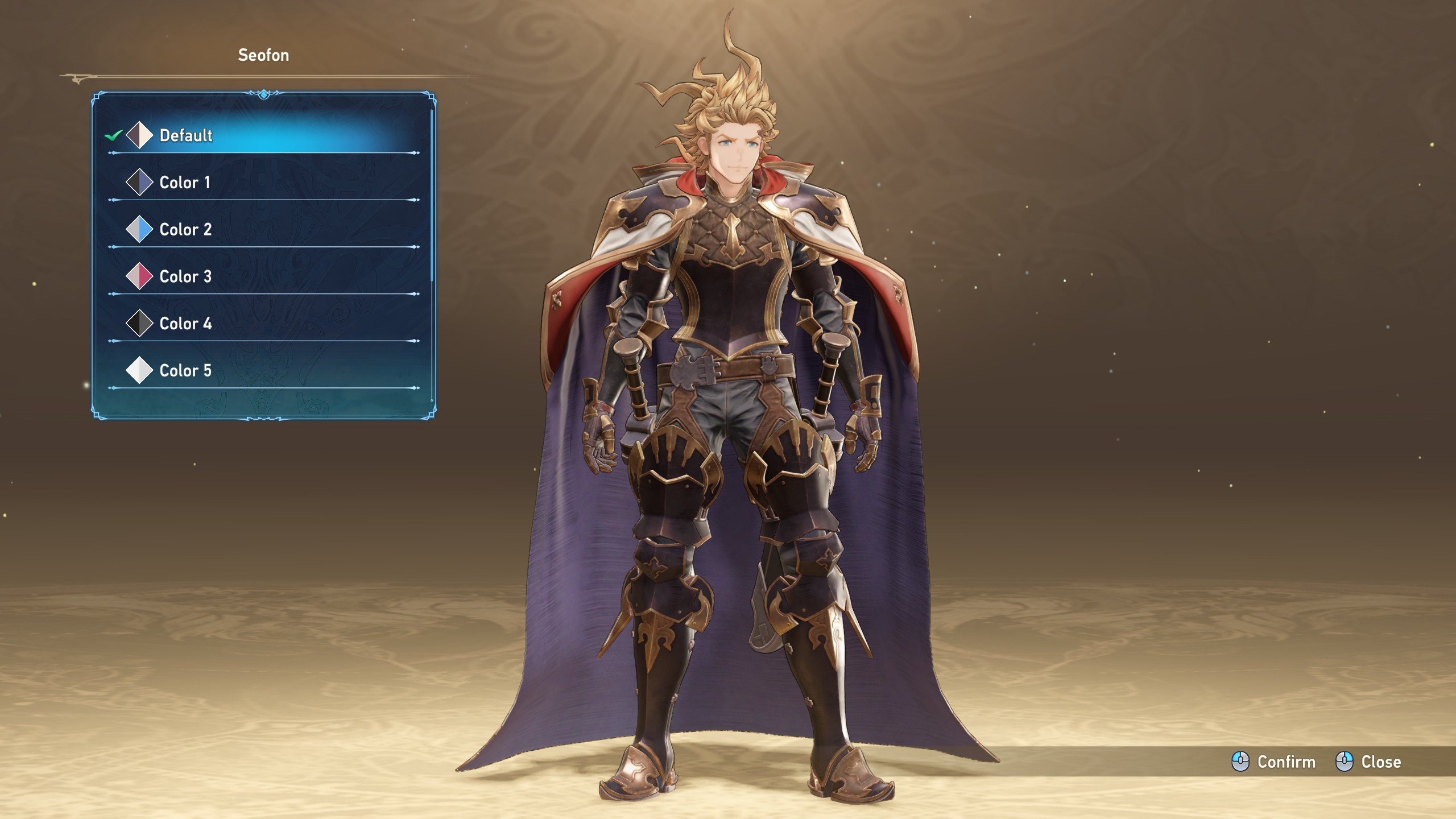The image size is (1456, 819).
Task: Close the color selection screen
Action: [x=1368, y=762]
